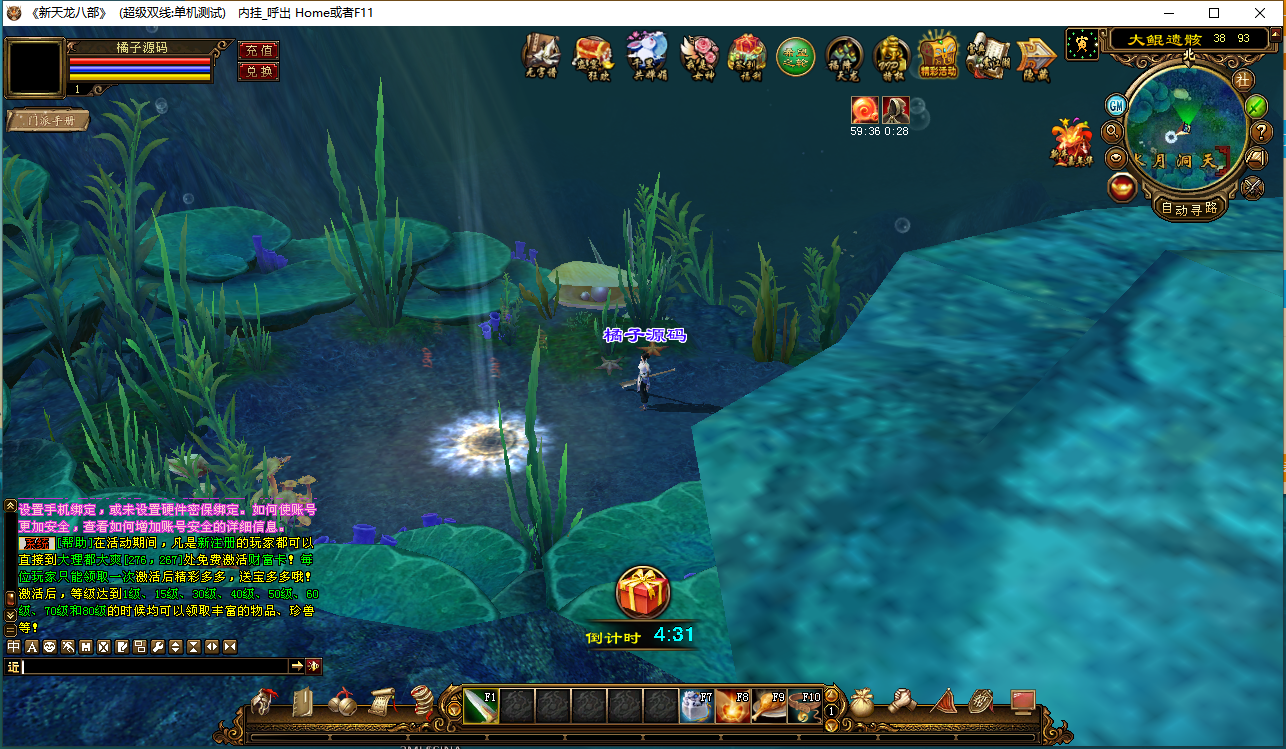This screenshot has height=749, width=1286.
Task: Open the 兑换 exchange button
Action: (x=258, y=72)
